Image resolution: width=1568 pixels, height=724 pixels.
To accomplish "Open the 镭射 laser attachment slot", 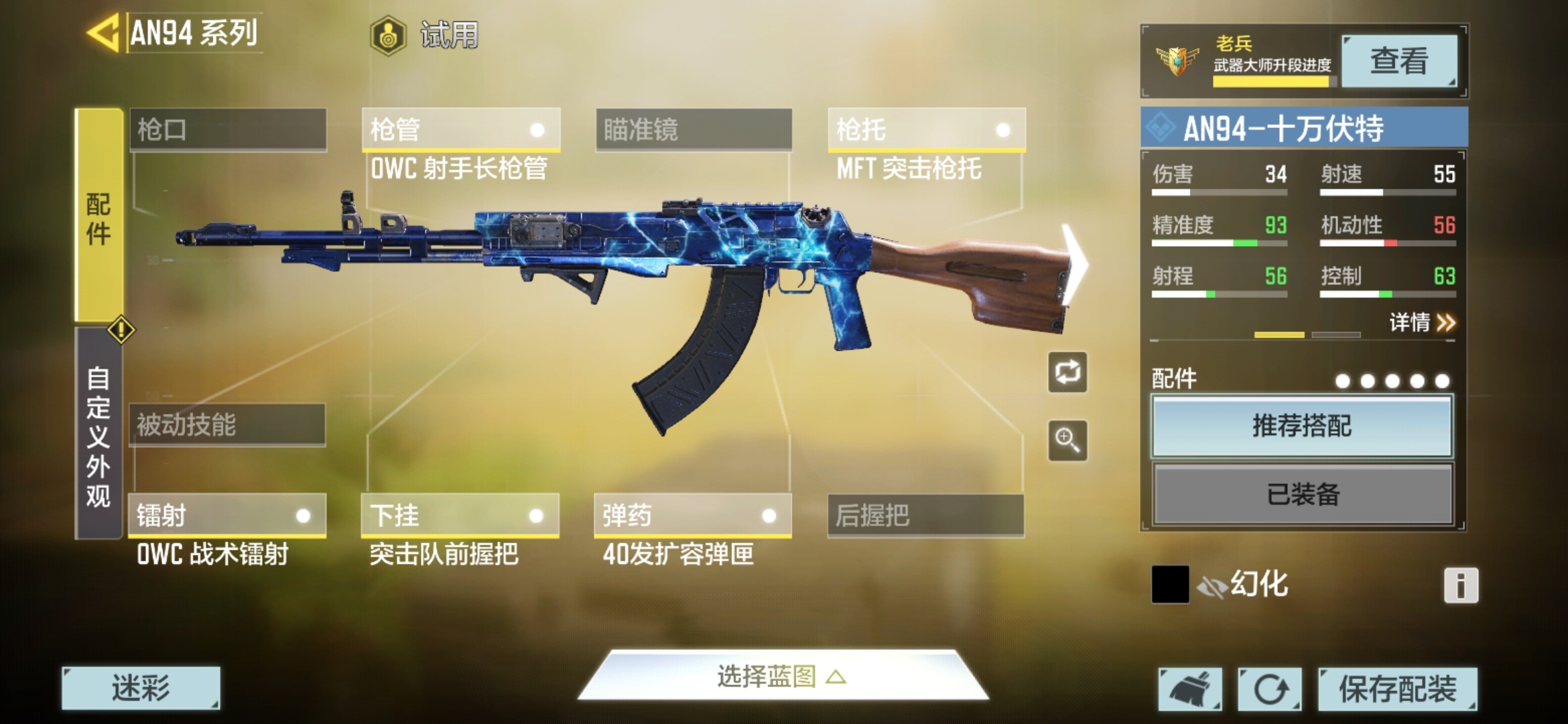I will point(227,516).
